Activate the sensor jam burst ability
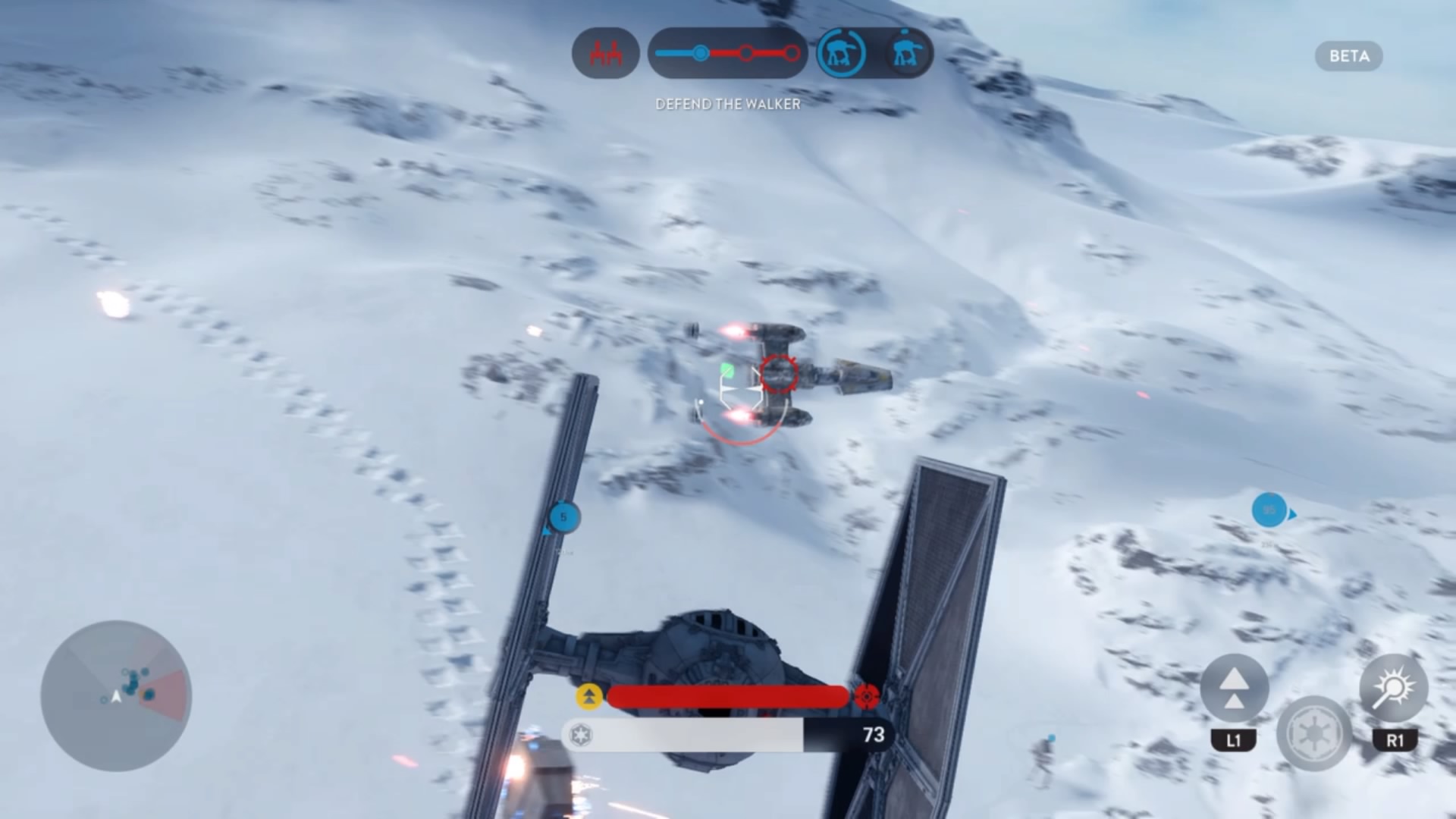The width and height of the screenshot is (1456, 819). tap(1394, 689)
